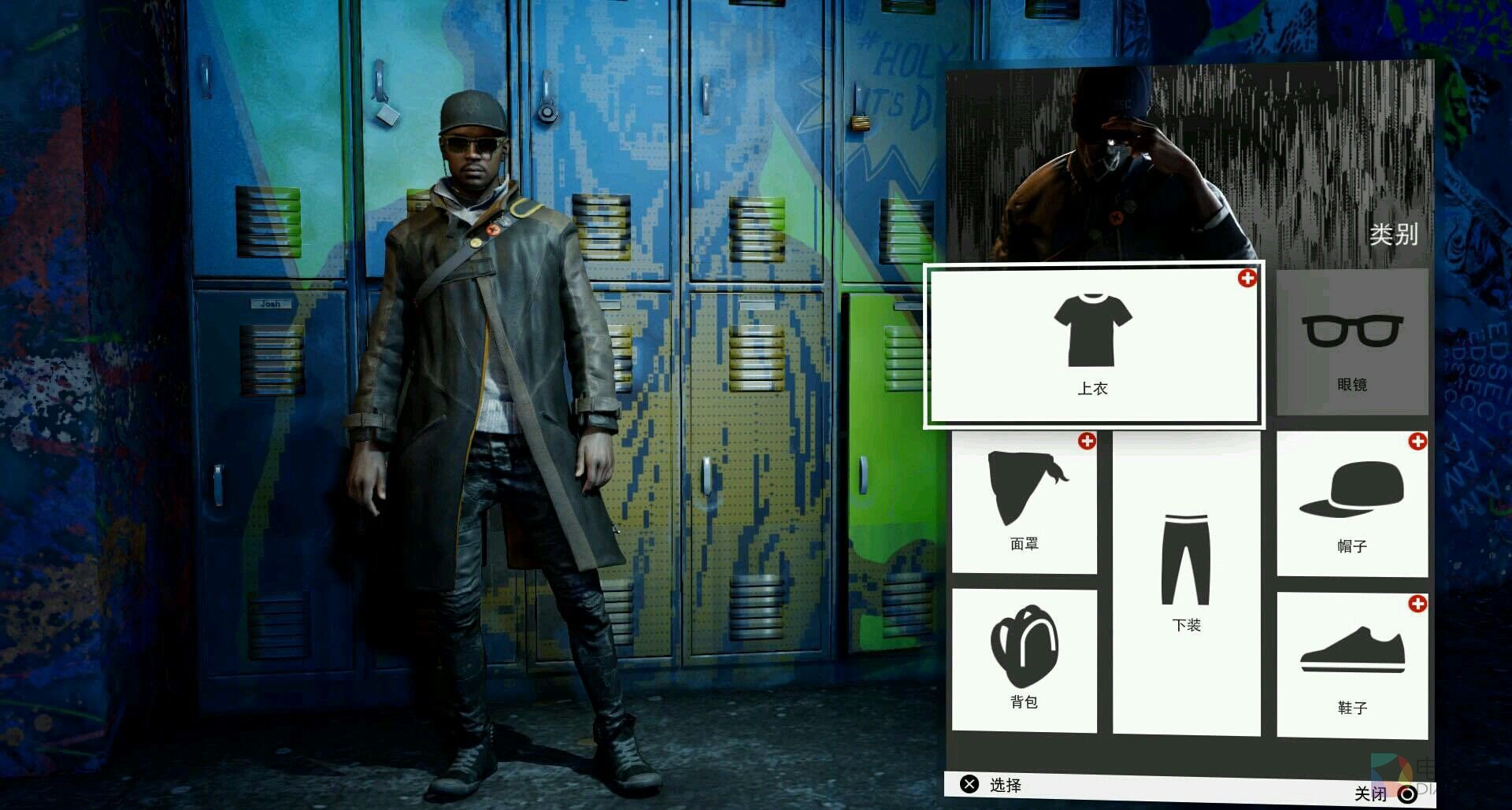
Task: Open the 眼镜 glasses category
Action: [1351, 342]
